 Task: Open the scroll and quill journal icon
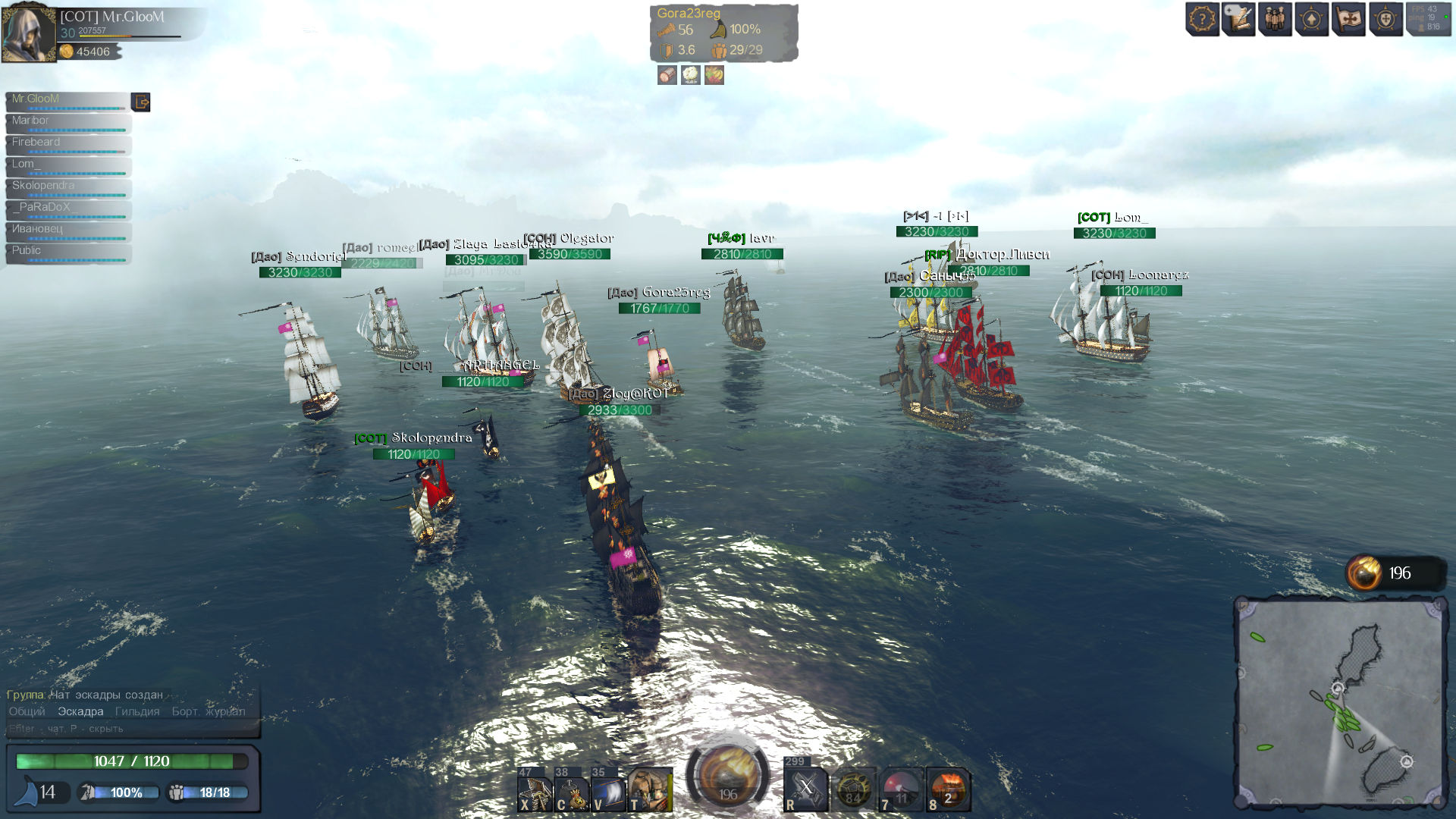point(1238,19)
